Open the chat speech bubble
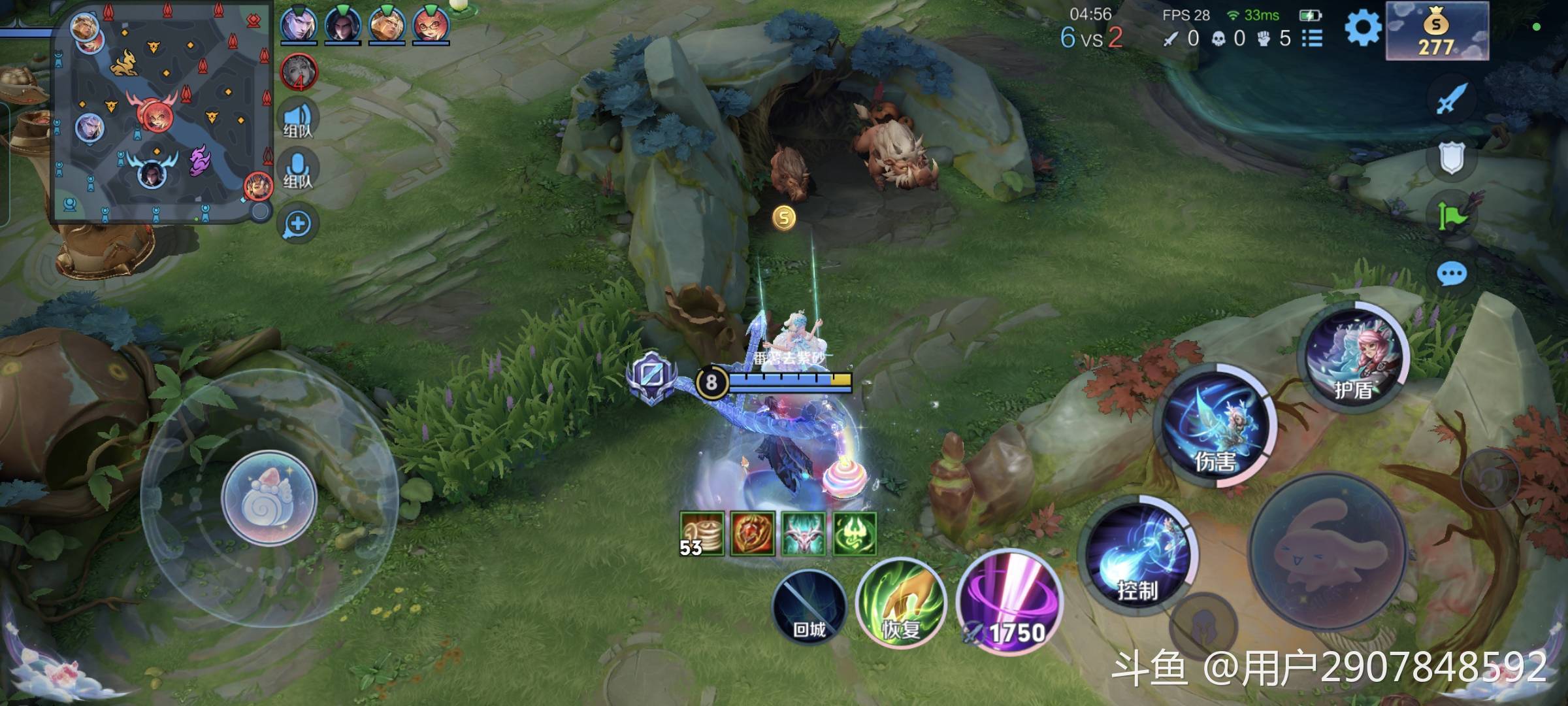The image size is (1568, 706). 1452,274
